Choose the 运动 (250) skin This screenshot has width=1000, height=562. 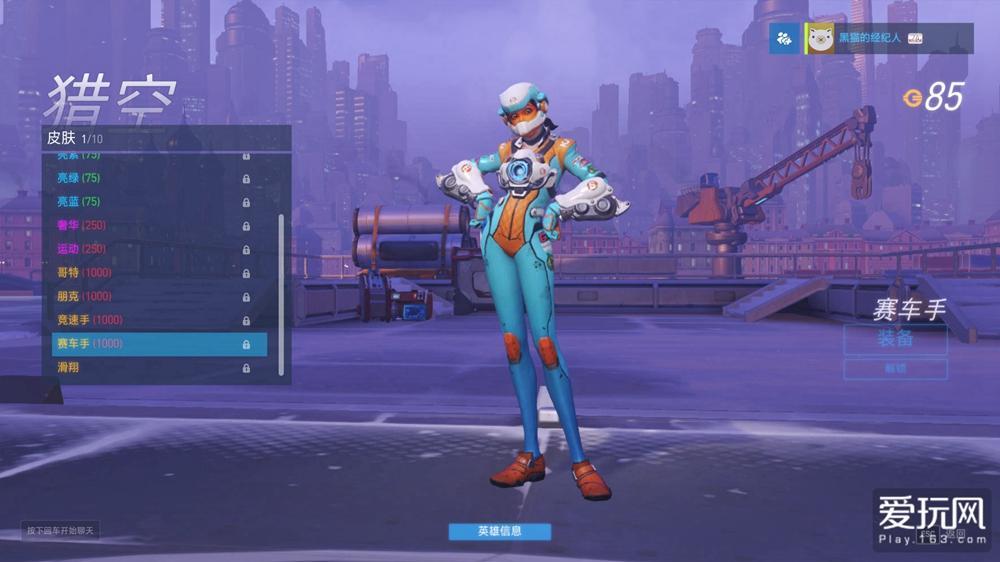pos(150,249)
